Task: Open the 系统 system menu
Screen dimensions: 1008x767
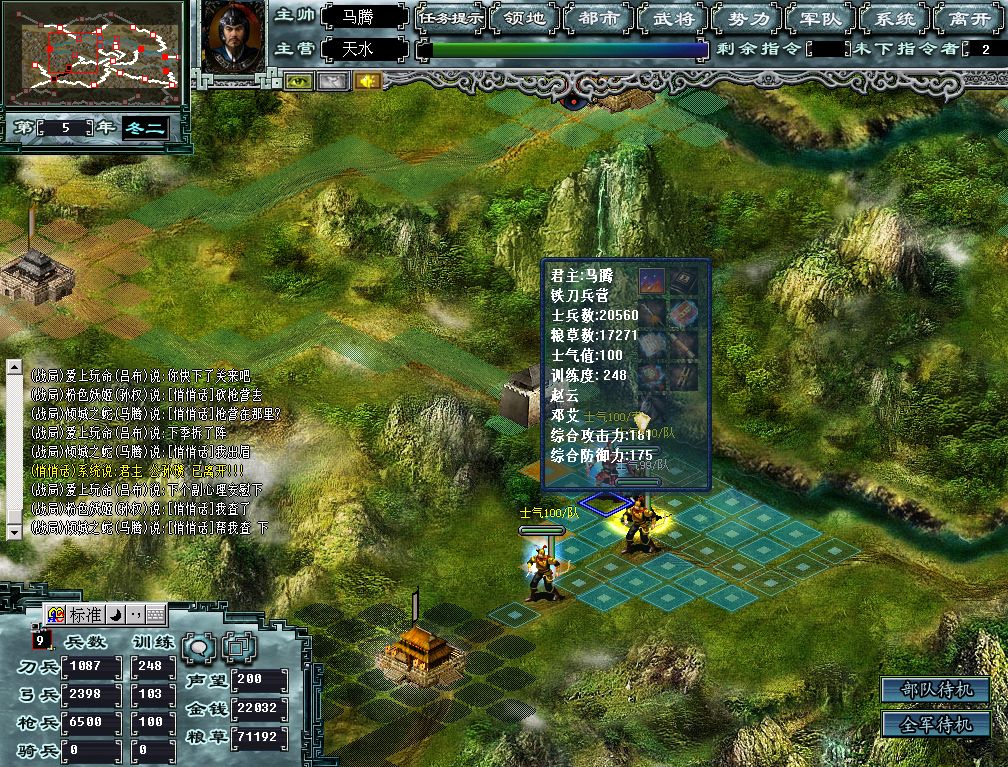Action: (893, 18)
